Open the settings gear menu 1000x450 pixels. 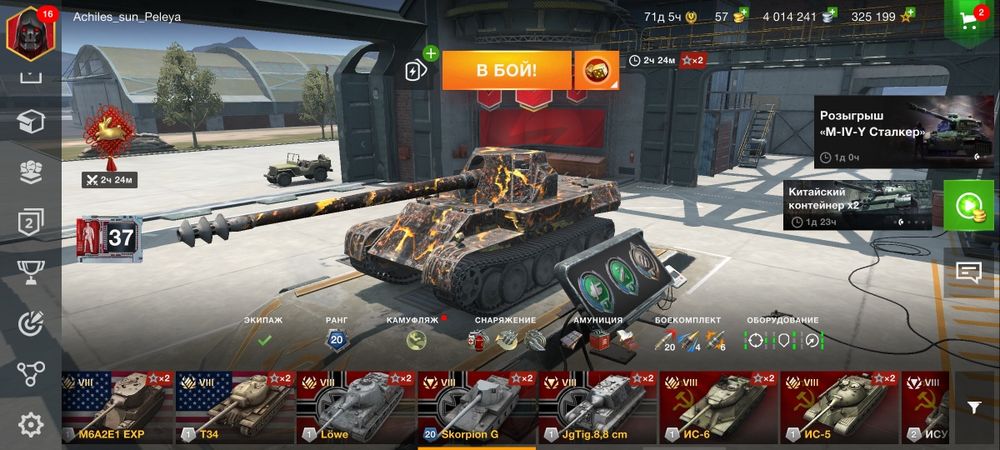click(31, 425)
